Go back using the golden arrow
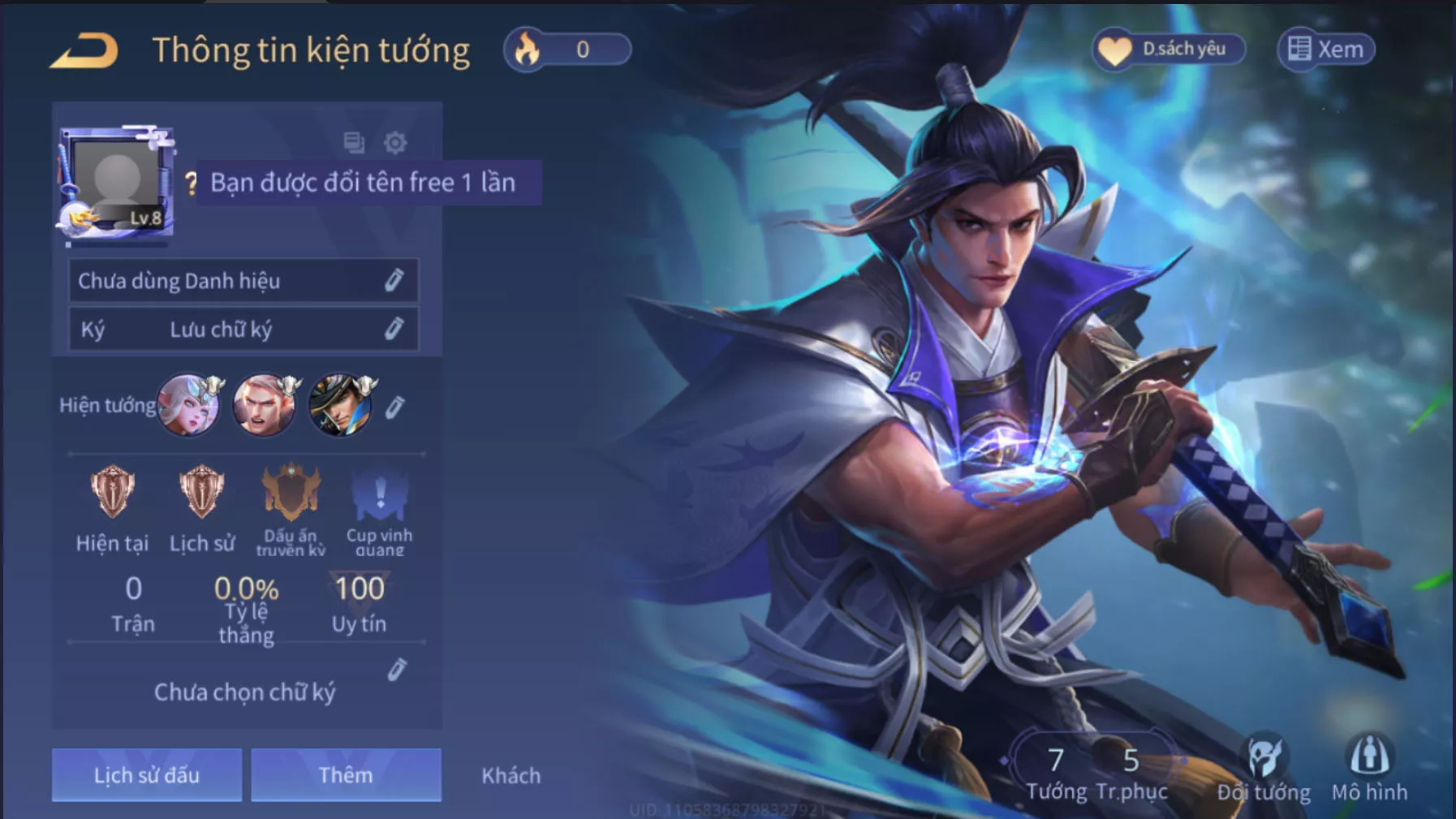1456x819 pixels. click(x=84, y=51)
